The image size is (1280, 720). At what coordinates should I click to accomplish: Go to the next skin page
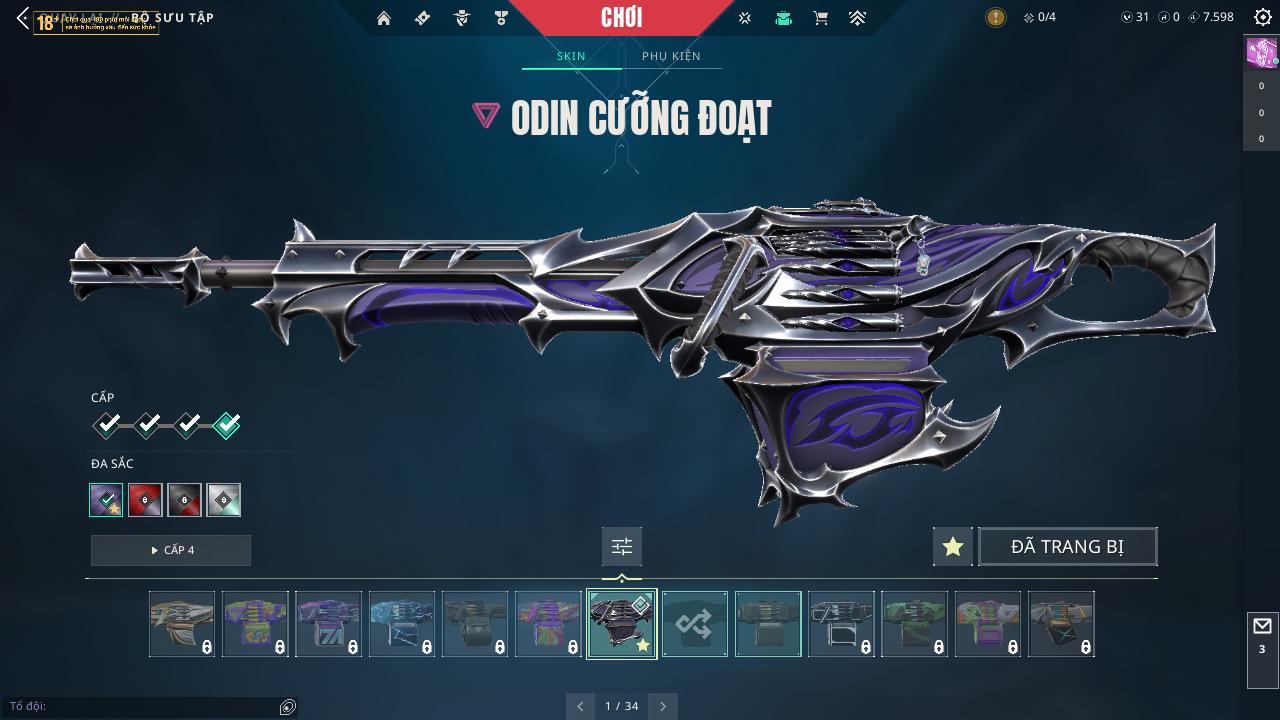662,706
